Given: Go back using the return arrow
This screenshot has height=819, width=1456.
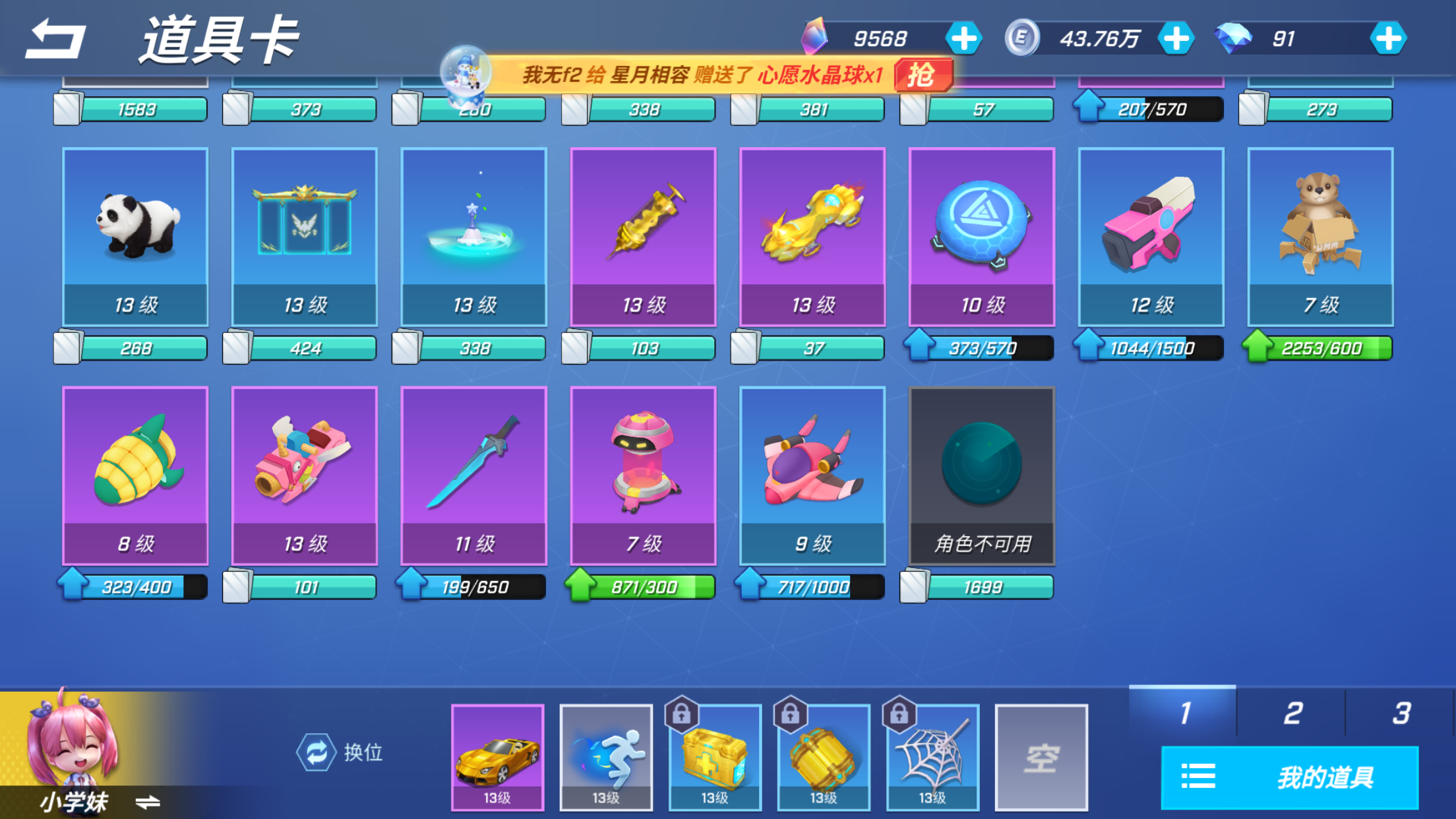Looking at the screenshot, I should 55,40.
